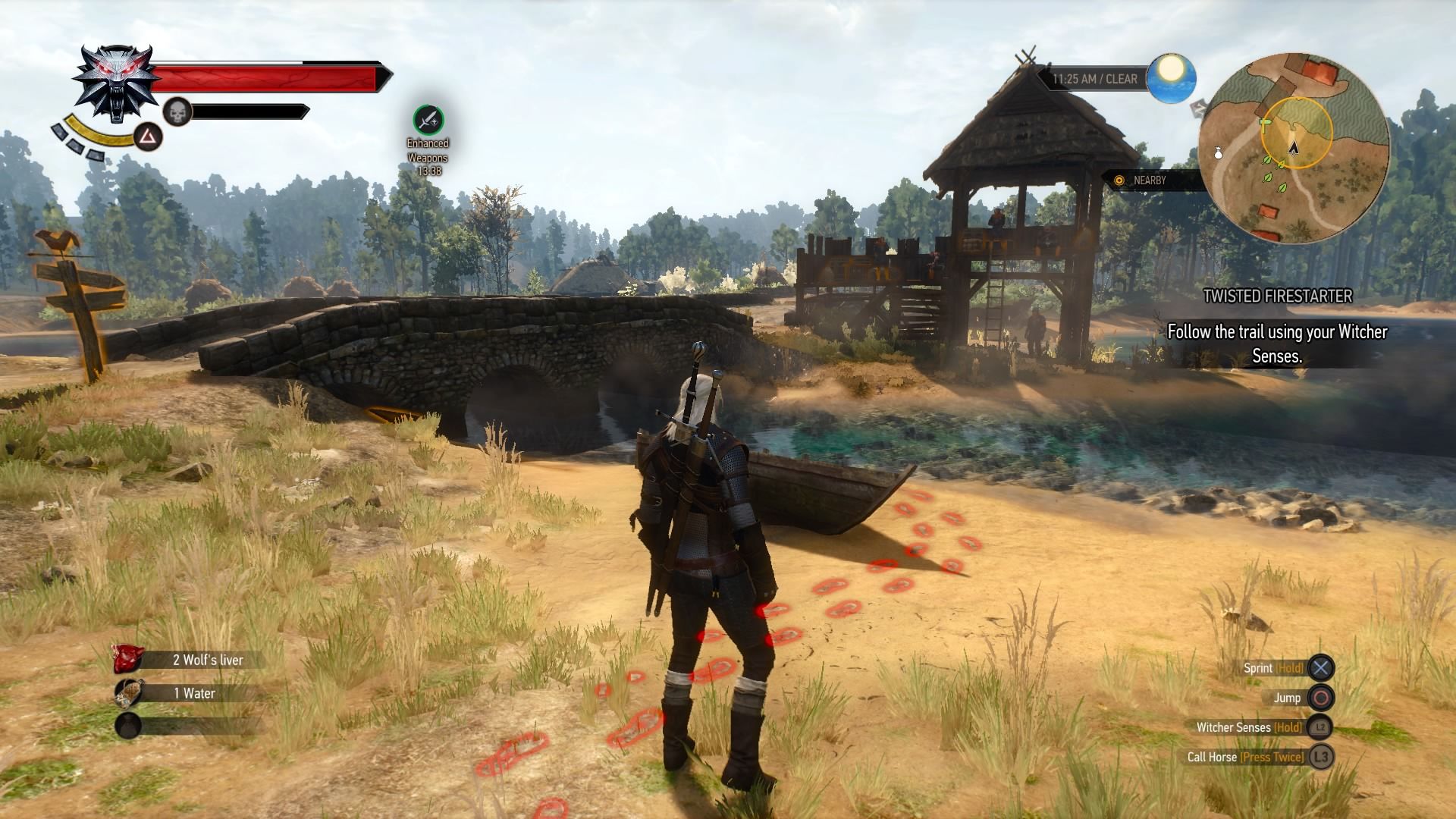Click the toxicity skull icon
The width and height of the screenshot is (1456, 819).
(x=177, y=111)
